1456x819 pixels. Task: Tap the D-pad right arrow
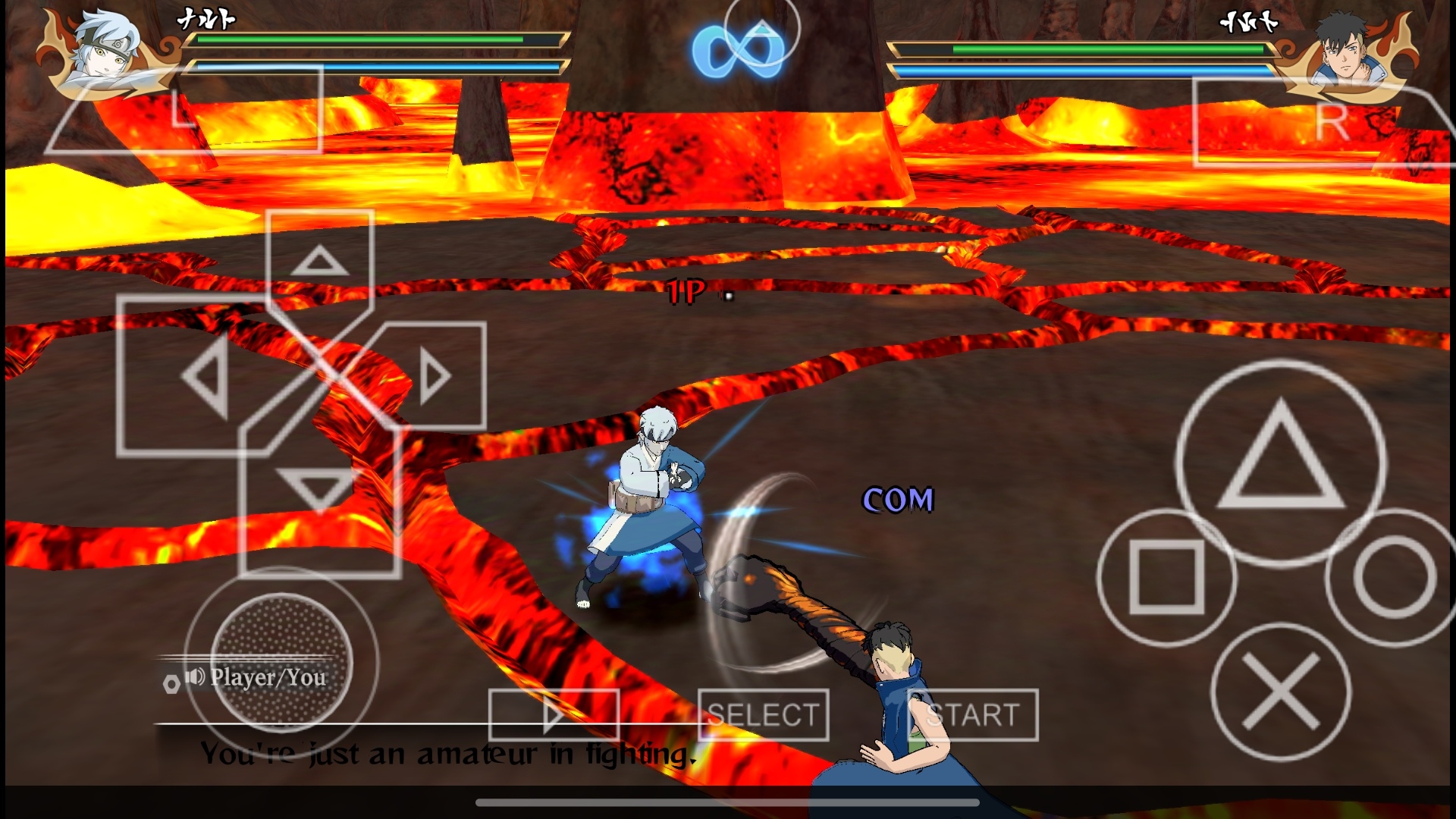pyautogui.click(x=435, y=376)
